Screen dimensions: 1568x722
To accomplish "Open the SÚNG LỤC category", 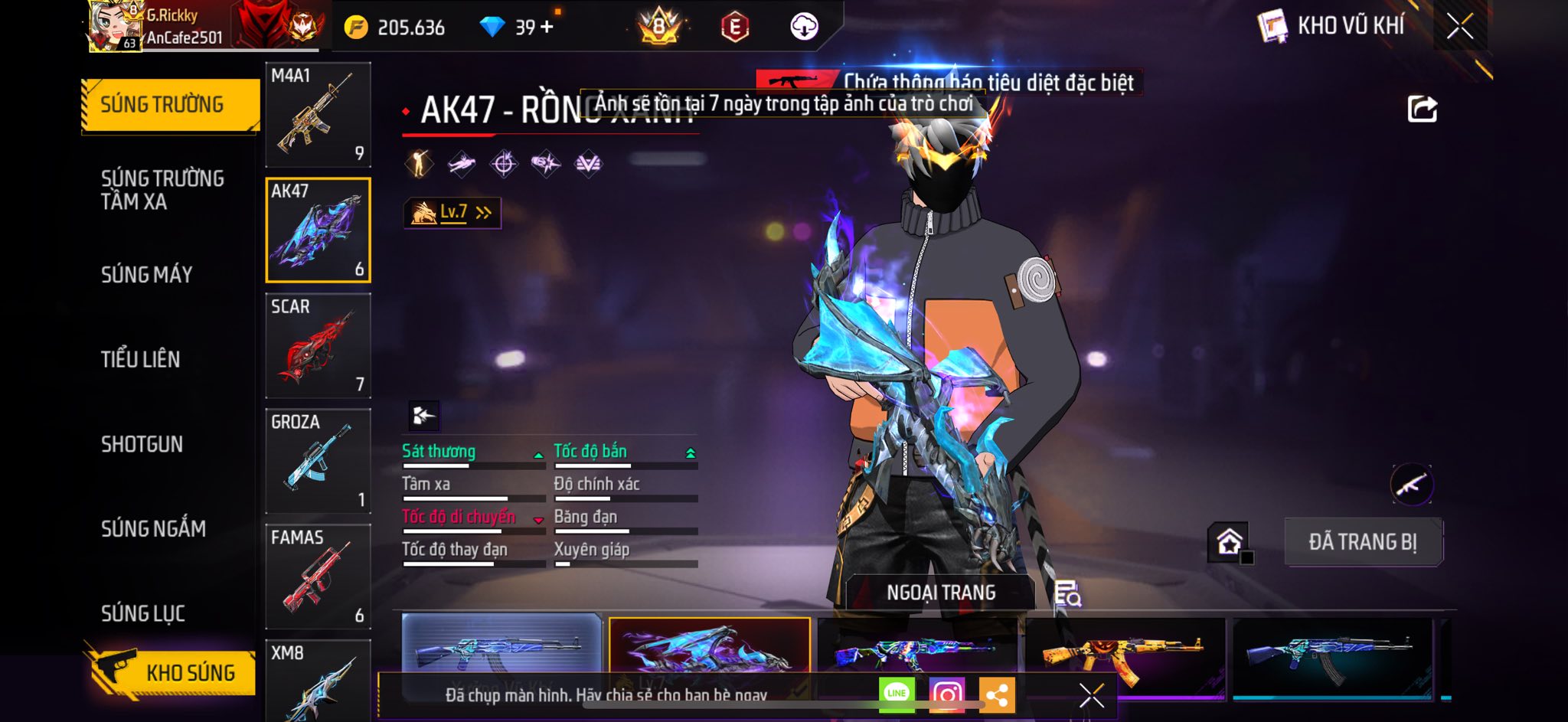I will [x=143, y=613].
